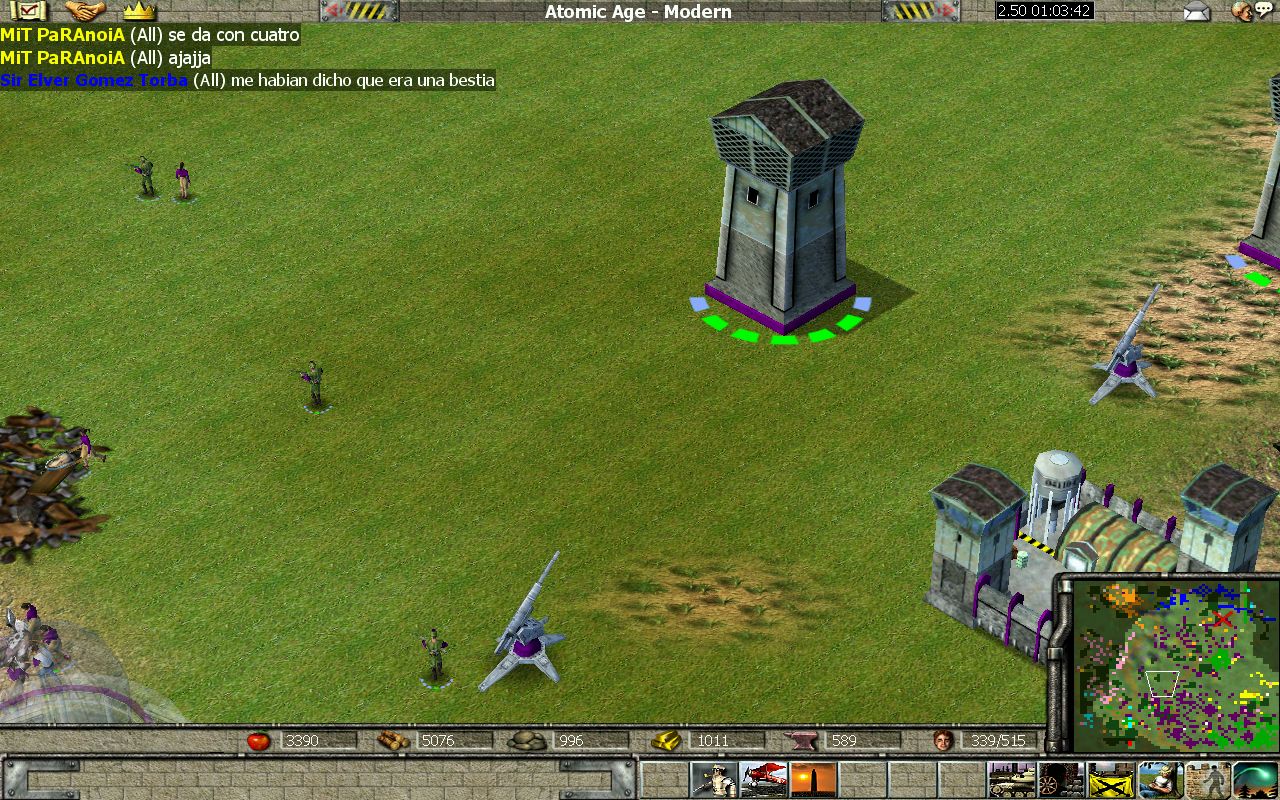Click the right hazard-striped arrow panel
This screenshot has width=1280, height=800.
click(x=921, y=11)
